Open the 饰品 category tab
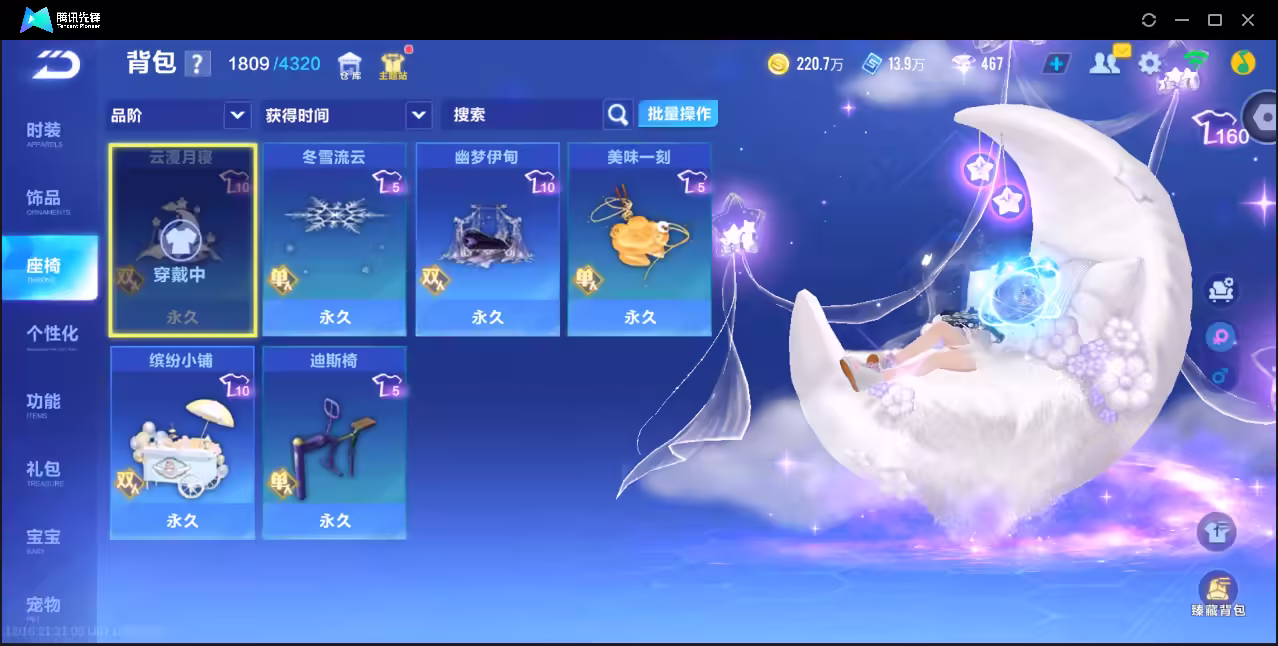This screenshot has height=646, width=1278. 44,201
